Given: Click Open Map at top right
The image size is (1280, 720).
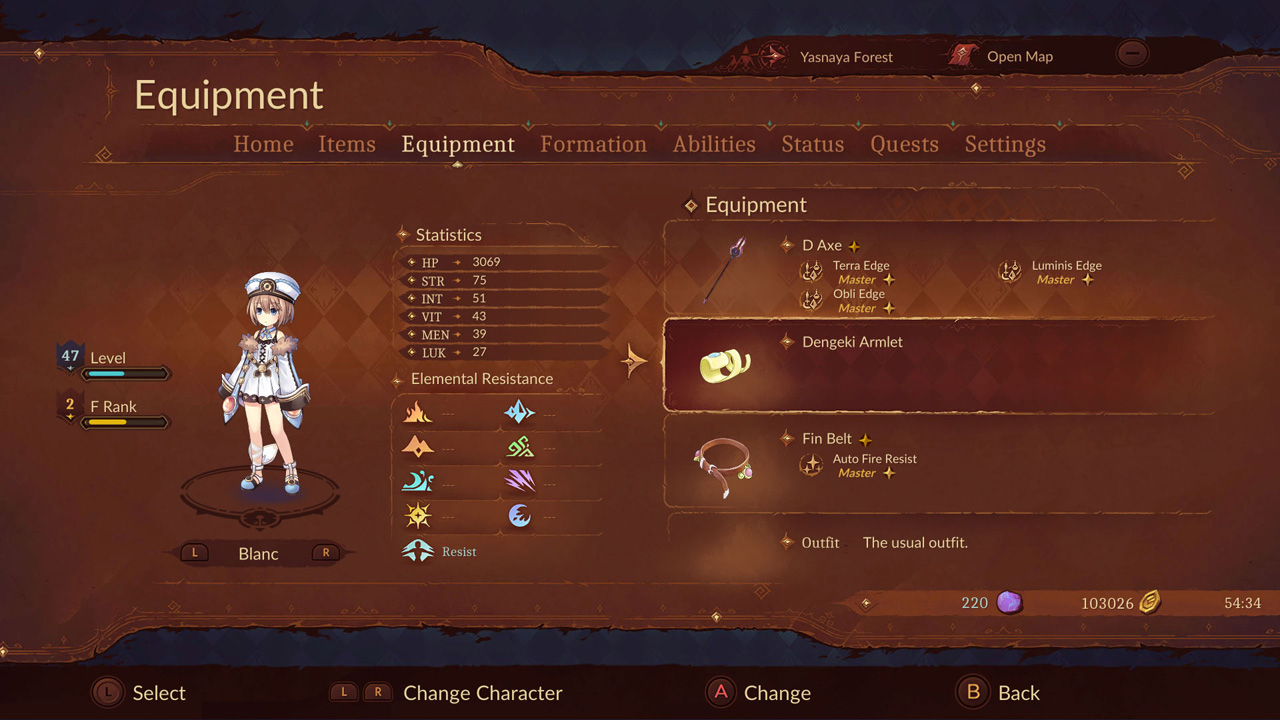Looking at the screenshot, I should pos(1019,57).
